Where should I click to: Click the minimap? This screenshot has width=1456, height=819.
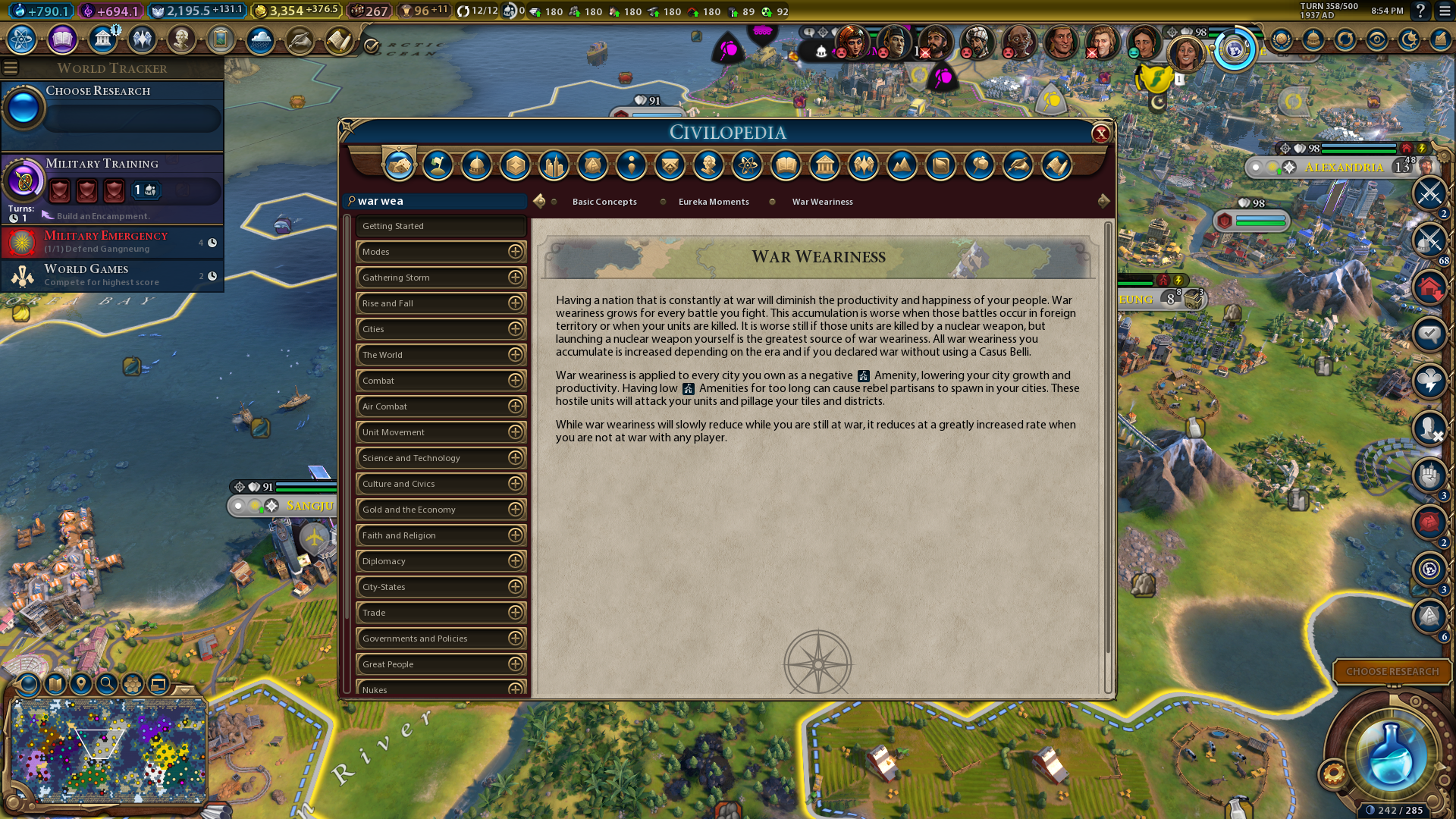tap(108, 751)
